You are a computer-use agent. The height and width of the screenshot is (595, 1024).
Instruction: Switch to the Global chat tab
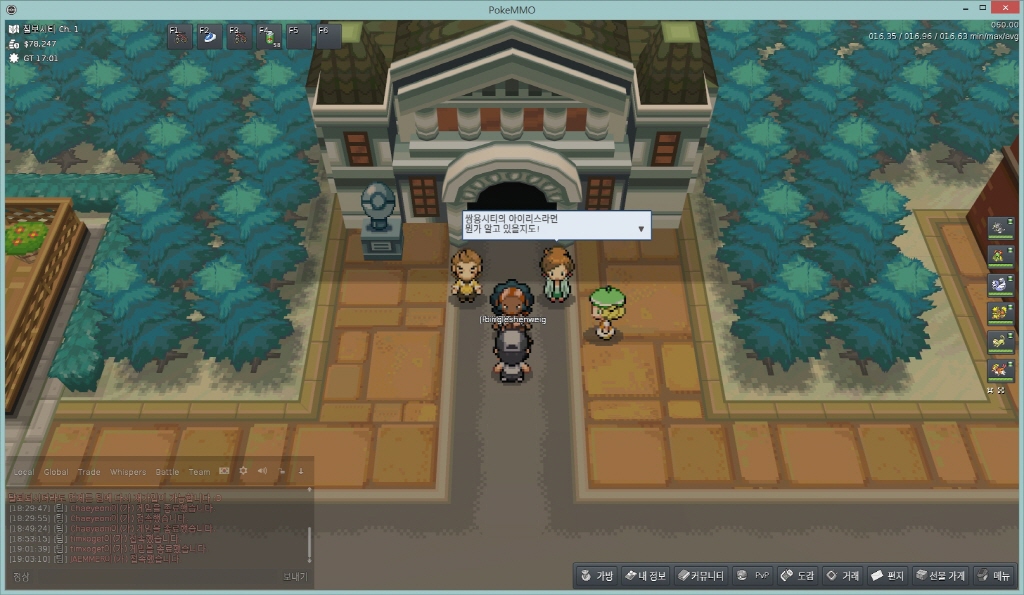[x=56, y=472]
